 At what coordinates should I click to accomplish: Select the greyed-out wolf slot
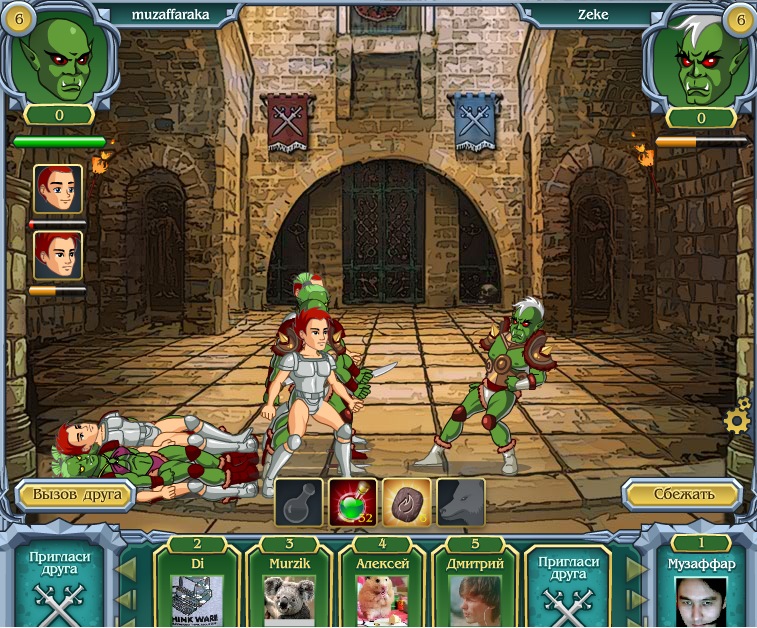[460, 502]
